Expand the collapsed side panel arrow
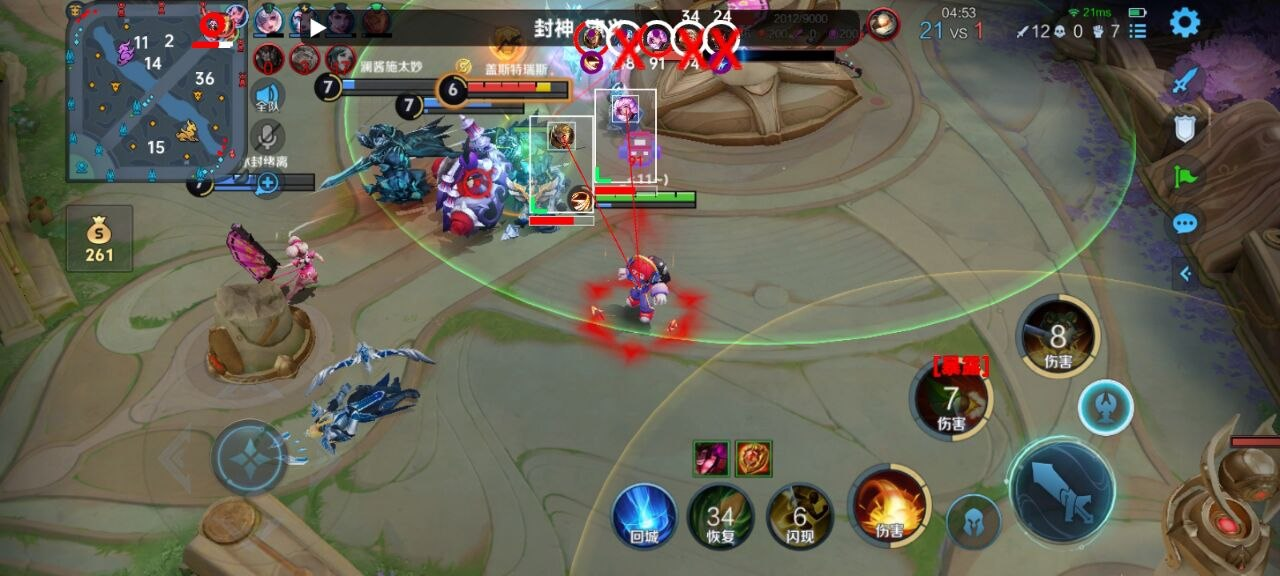Screen dimensions: 1280x576 (1186, 273)
